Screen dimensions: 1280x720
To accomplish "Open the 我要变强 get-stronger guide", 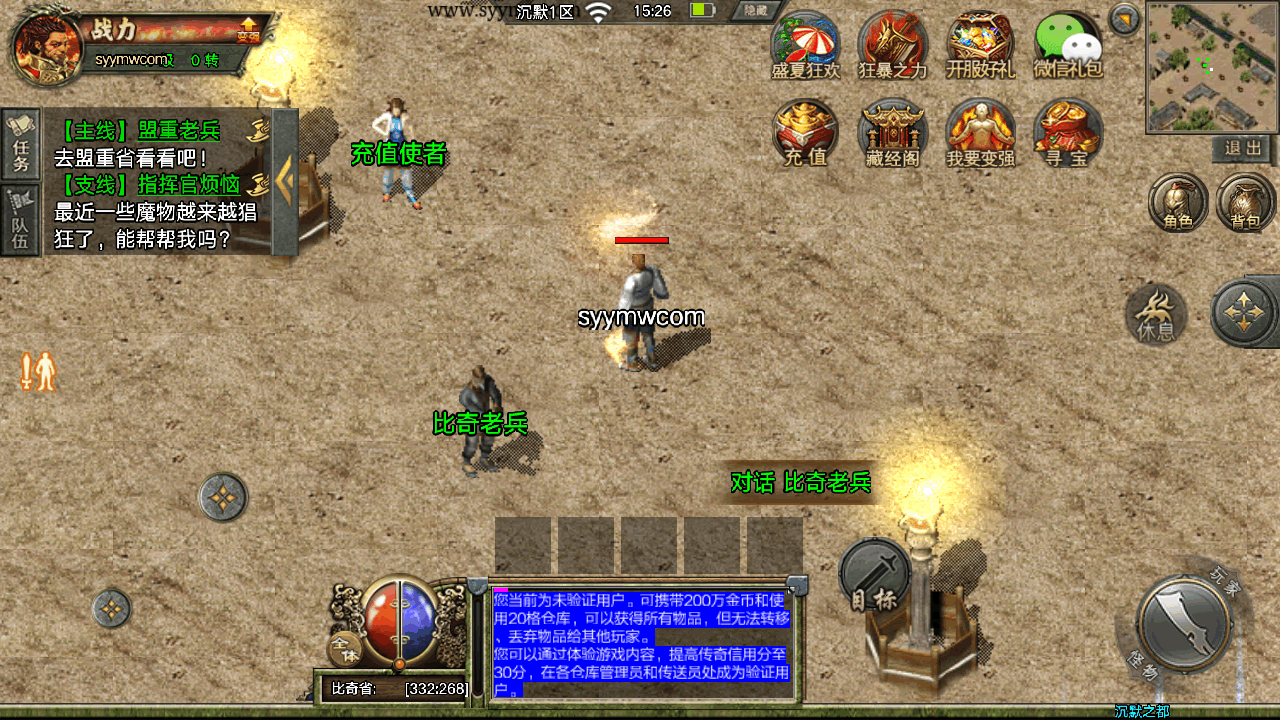I will coord(980,133).
